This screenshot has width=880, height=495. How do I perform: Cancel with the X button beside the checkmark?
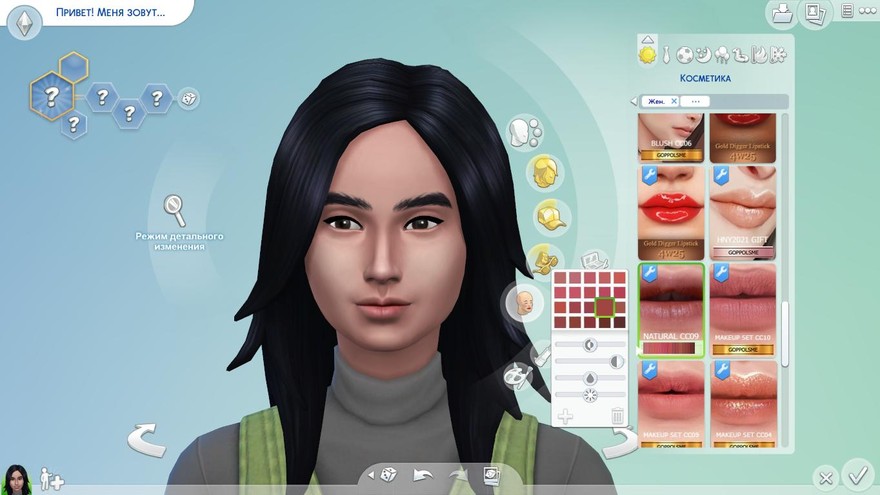coord(825,477)
